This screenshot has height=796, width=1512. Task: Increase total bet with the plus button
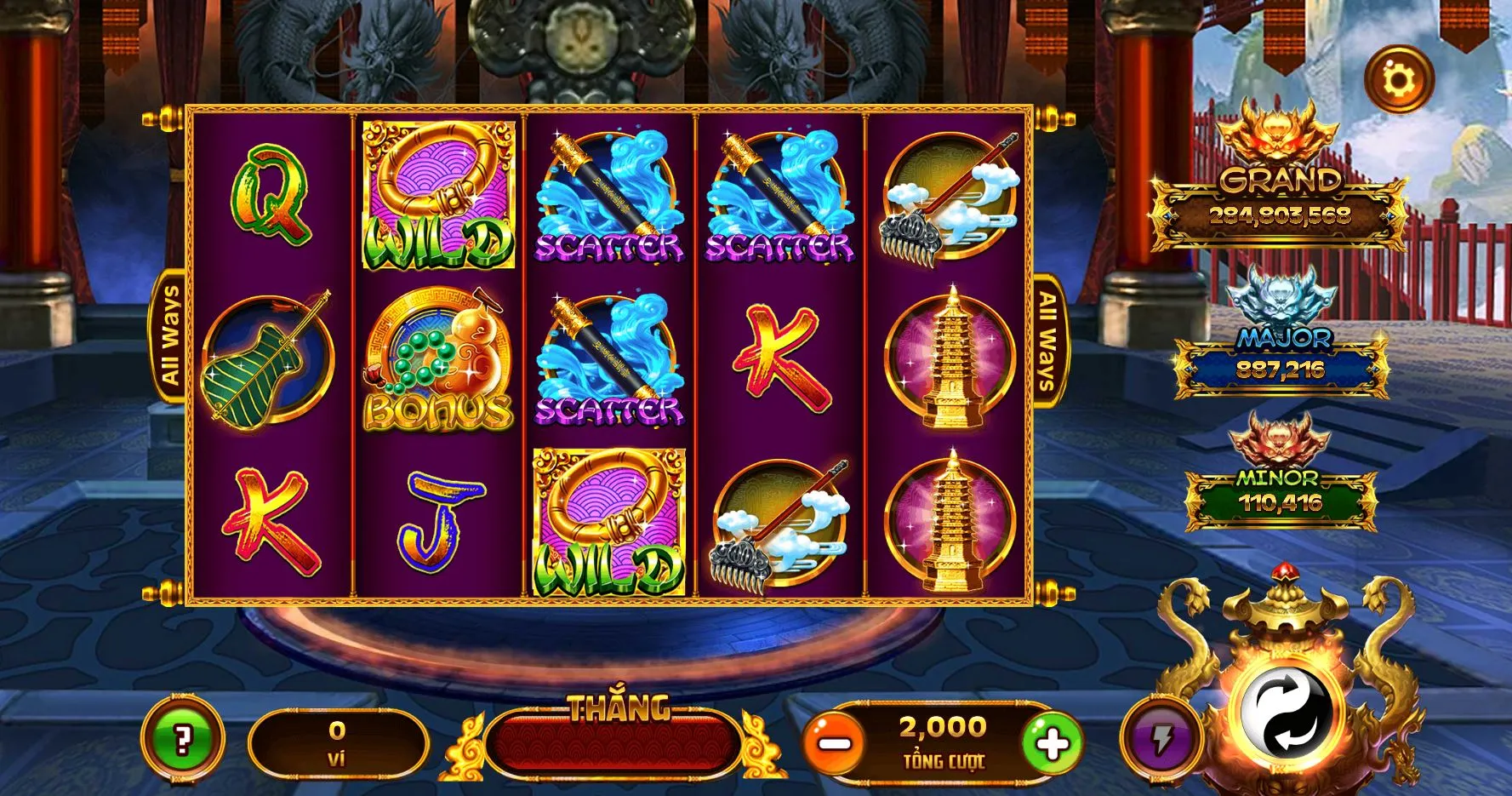(x=1052, y=743)
